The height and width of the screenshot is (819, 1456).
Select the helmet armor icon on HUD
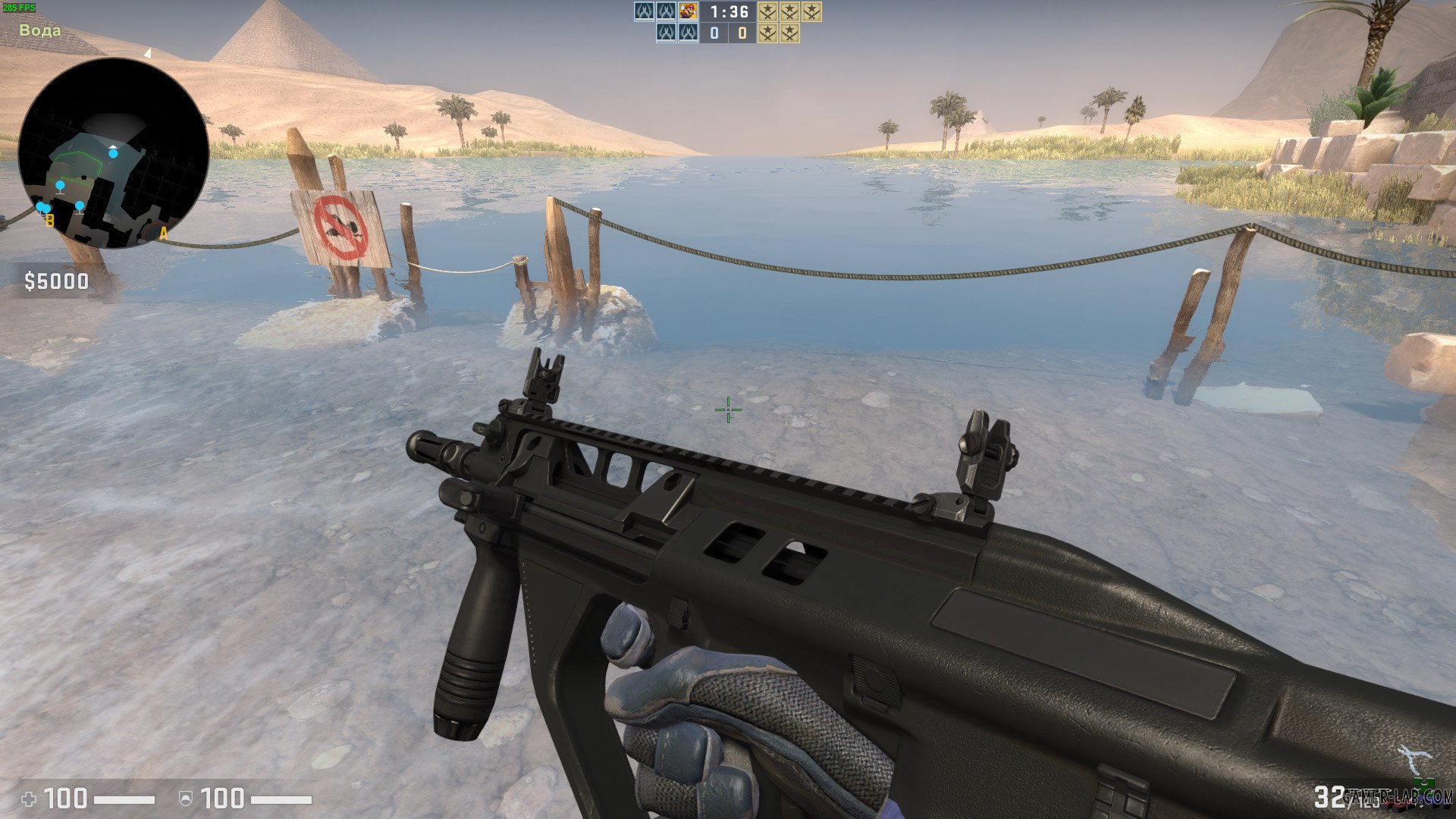point(186,798)
